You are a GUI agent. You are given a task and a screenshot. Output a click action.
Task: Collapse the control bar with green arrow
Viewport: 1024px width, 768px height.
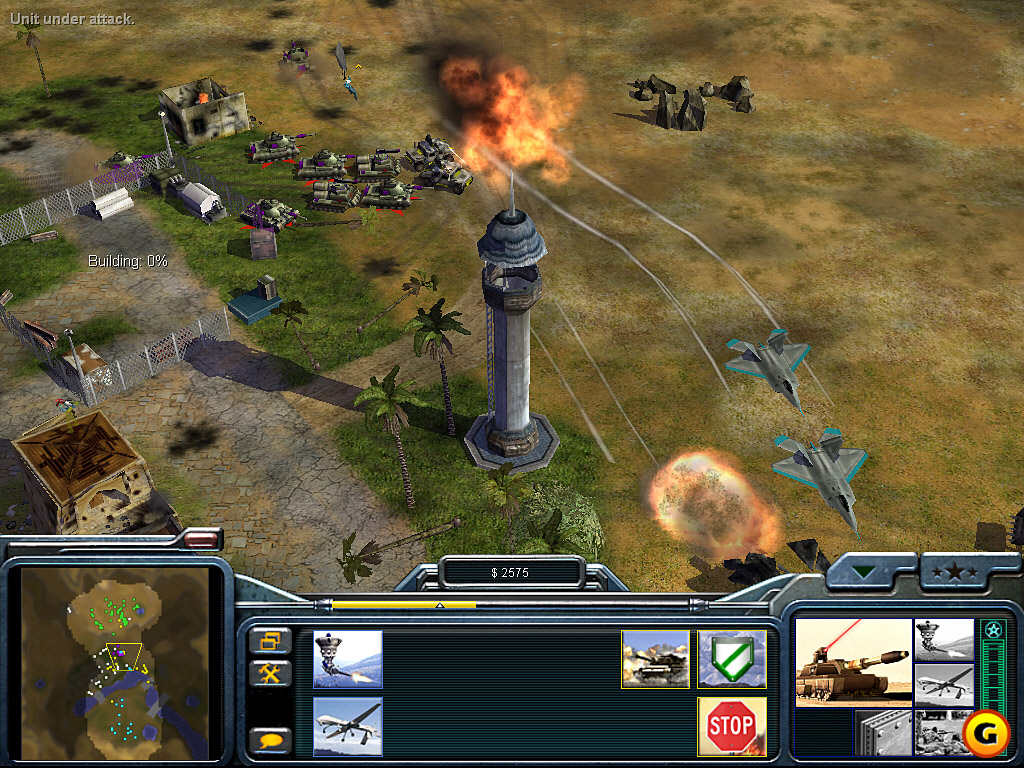coord(867,573)
